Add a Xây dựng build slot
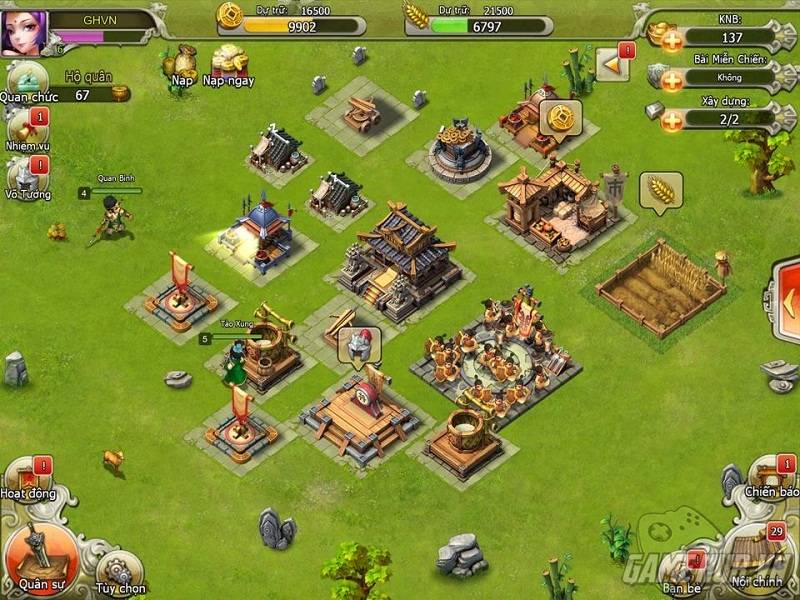The image size is (800, 600). click(x=671, y=119)
